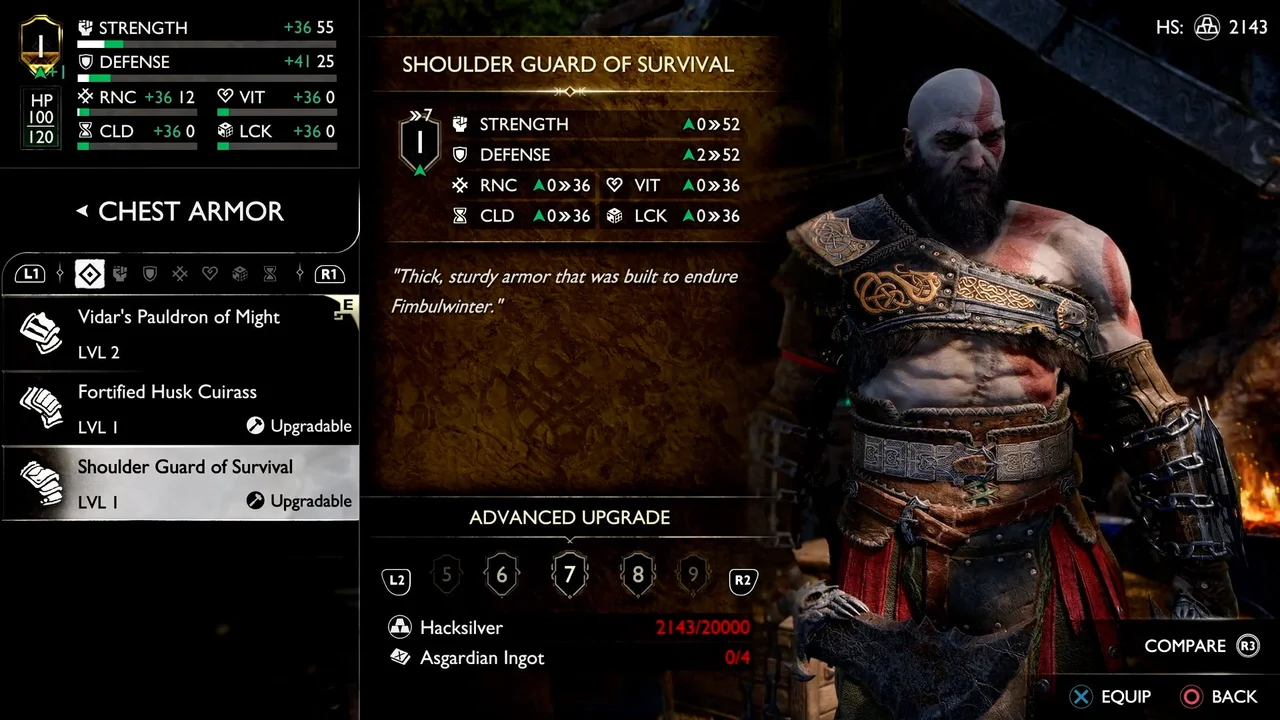This screenshot has width=1280, height=720.
Task: Select the Shoulder Guard of Survival armor
Action: (178, 482)
